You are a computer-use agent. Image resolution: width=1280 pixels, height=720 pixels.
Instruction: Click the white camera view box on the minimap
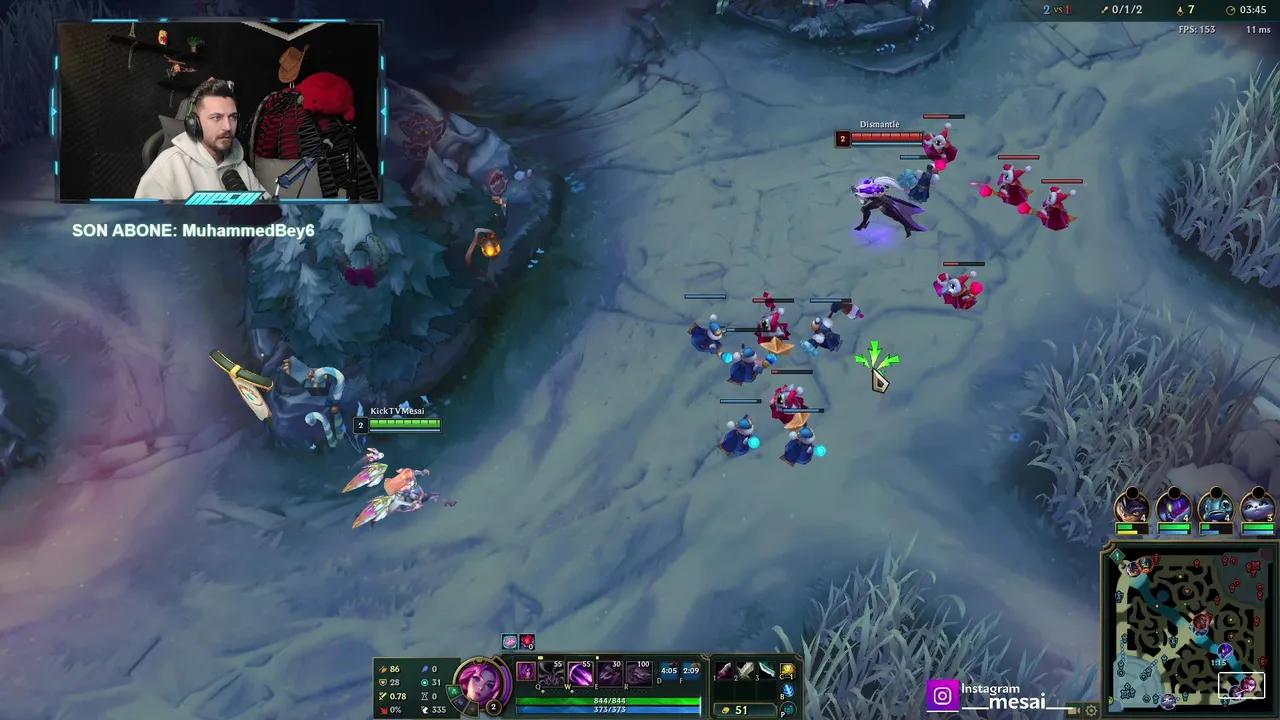1240,685
